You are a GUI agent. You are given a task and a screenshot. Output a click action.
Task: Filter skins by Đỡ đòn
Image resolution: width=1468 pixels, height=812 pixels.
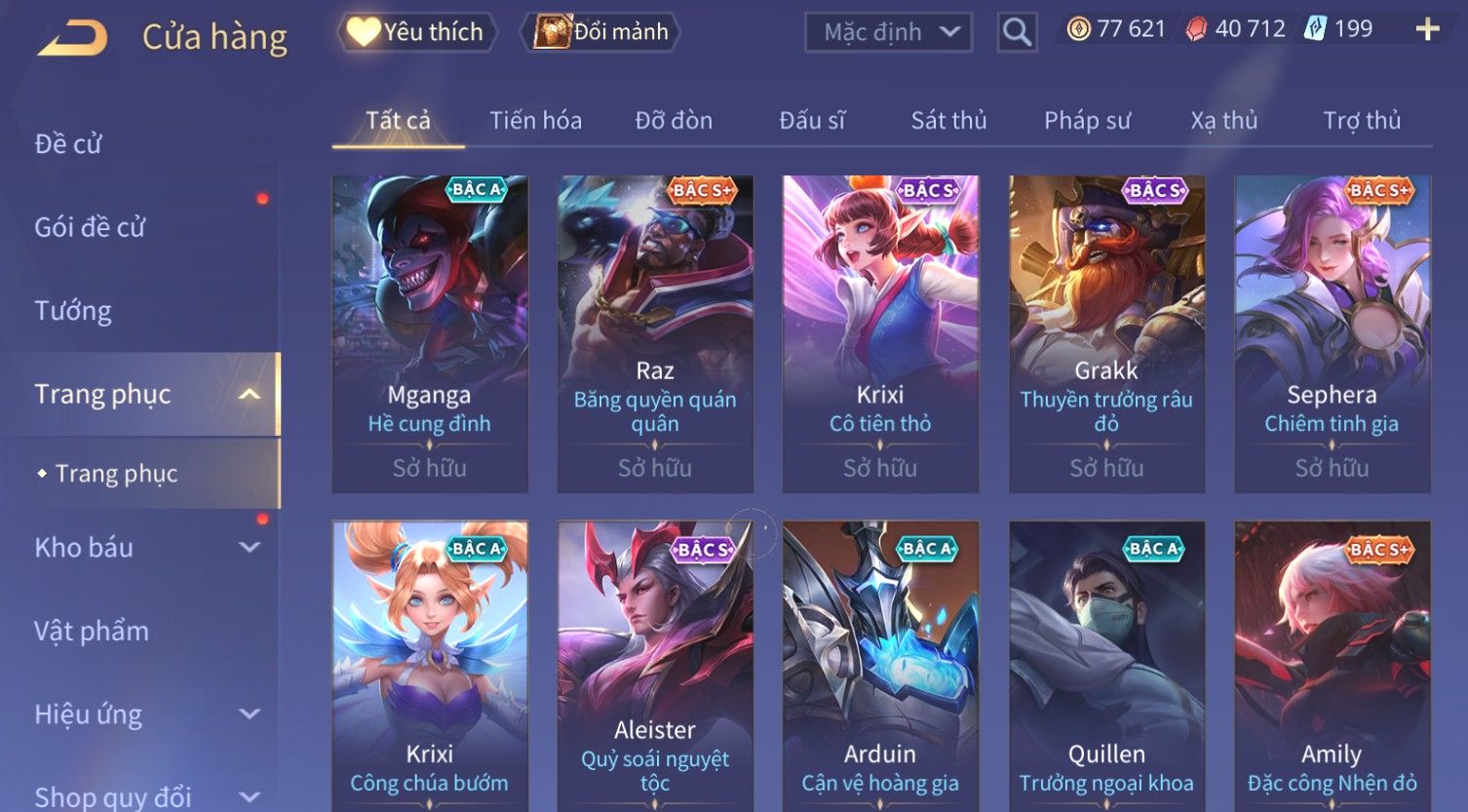pos(674,121)
